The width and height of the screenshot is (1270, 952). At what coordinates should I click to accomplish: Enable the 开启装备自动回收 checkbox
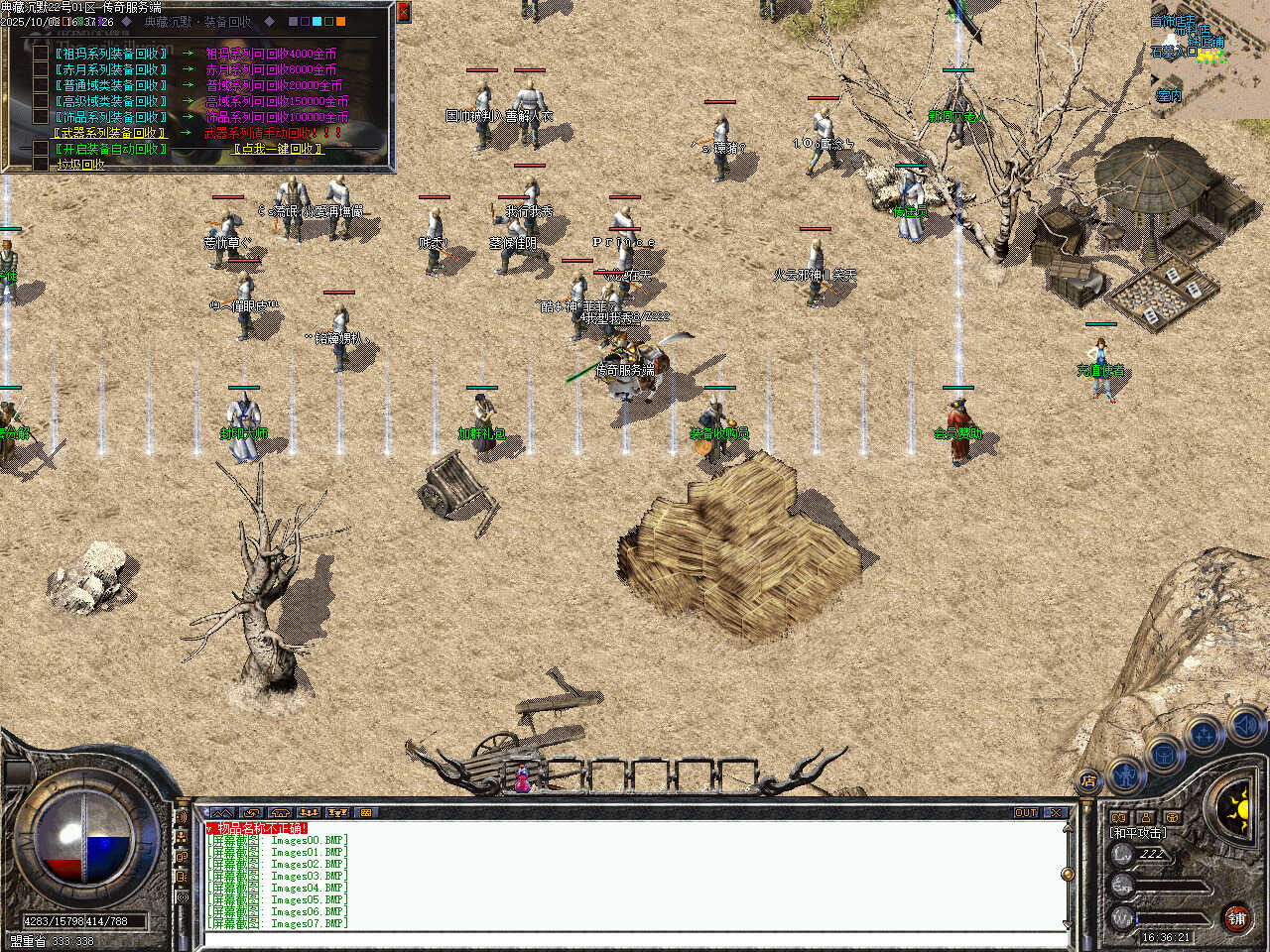[x=41, y=149]
